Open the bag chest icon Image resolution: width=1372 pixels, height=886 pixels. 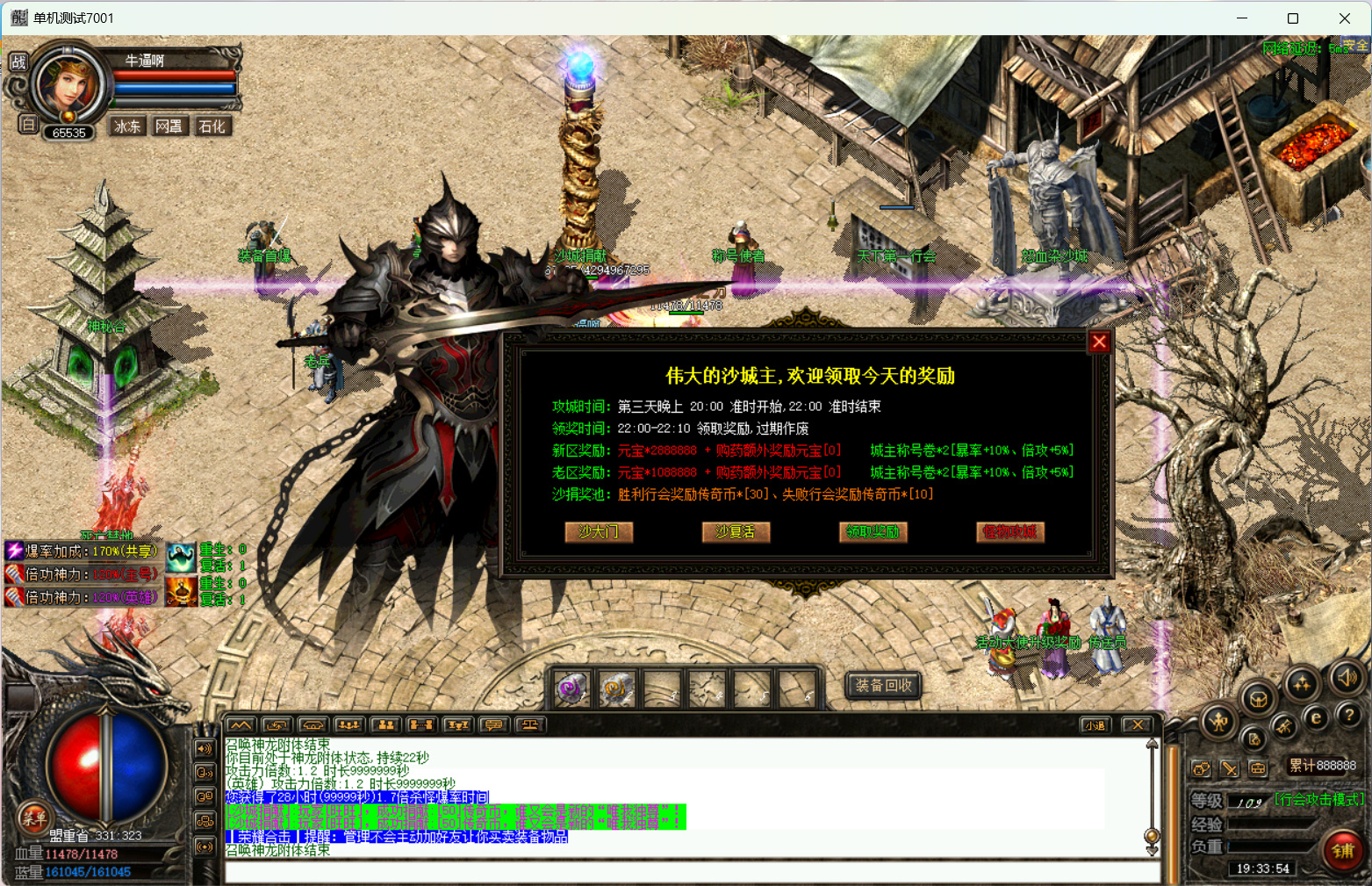click(x=1258, y=699)
